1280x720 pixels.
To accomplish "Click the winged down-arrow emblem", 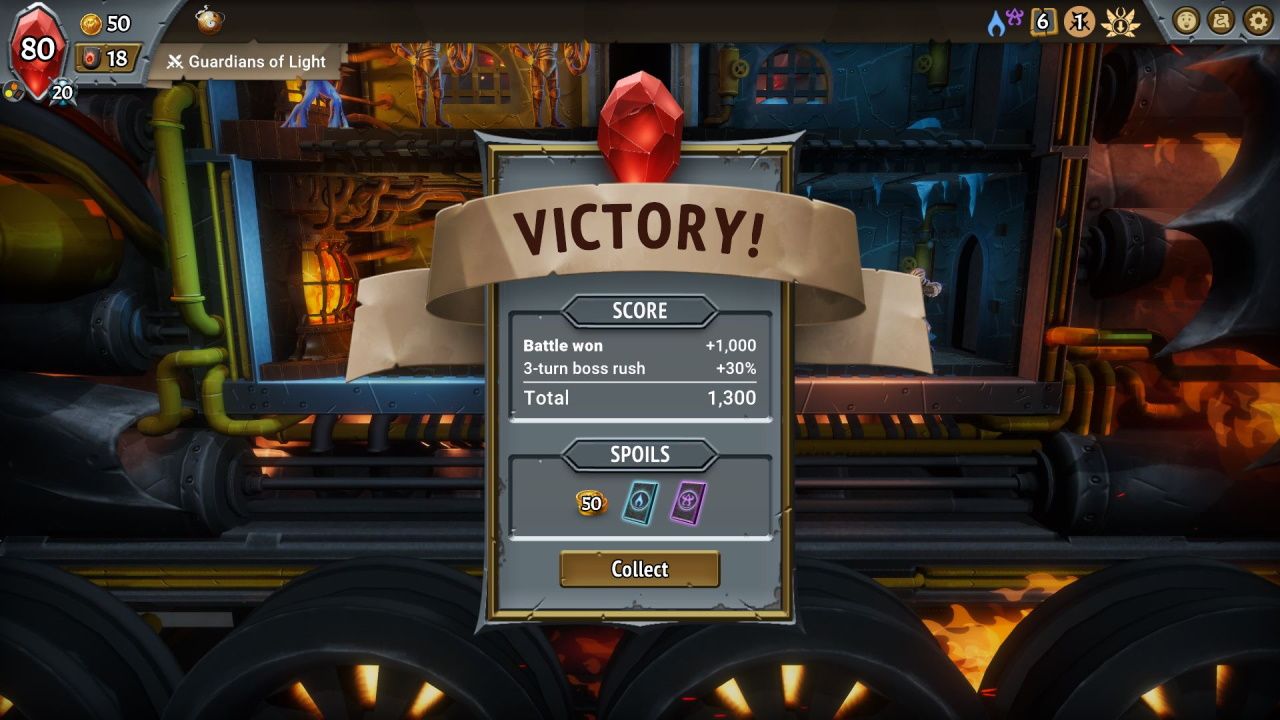I will coord(1120,22).
